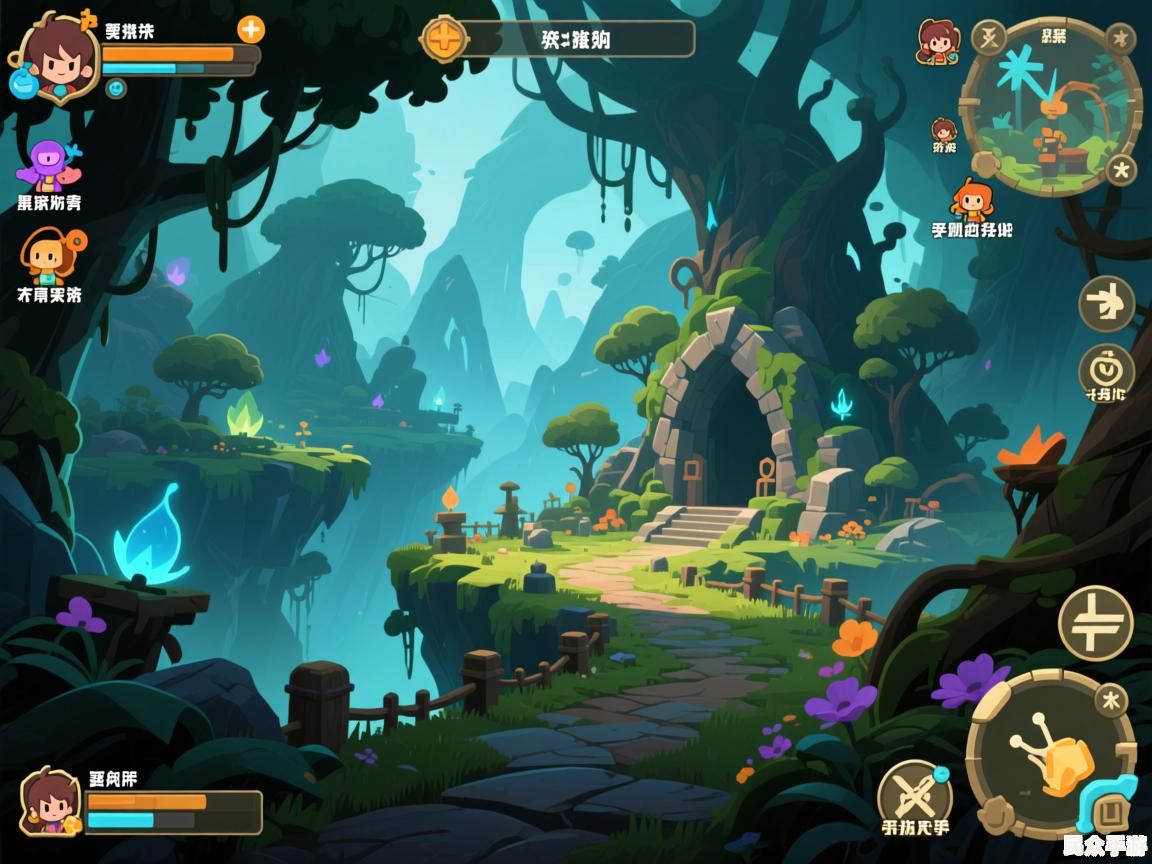1152x864 pixels.
Task: Click the X button on the minimap frame
Action: click(988, 38)
